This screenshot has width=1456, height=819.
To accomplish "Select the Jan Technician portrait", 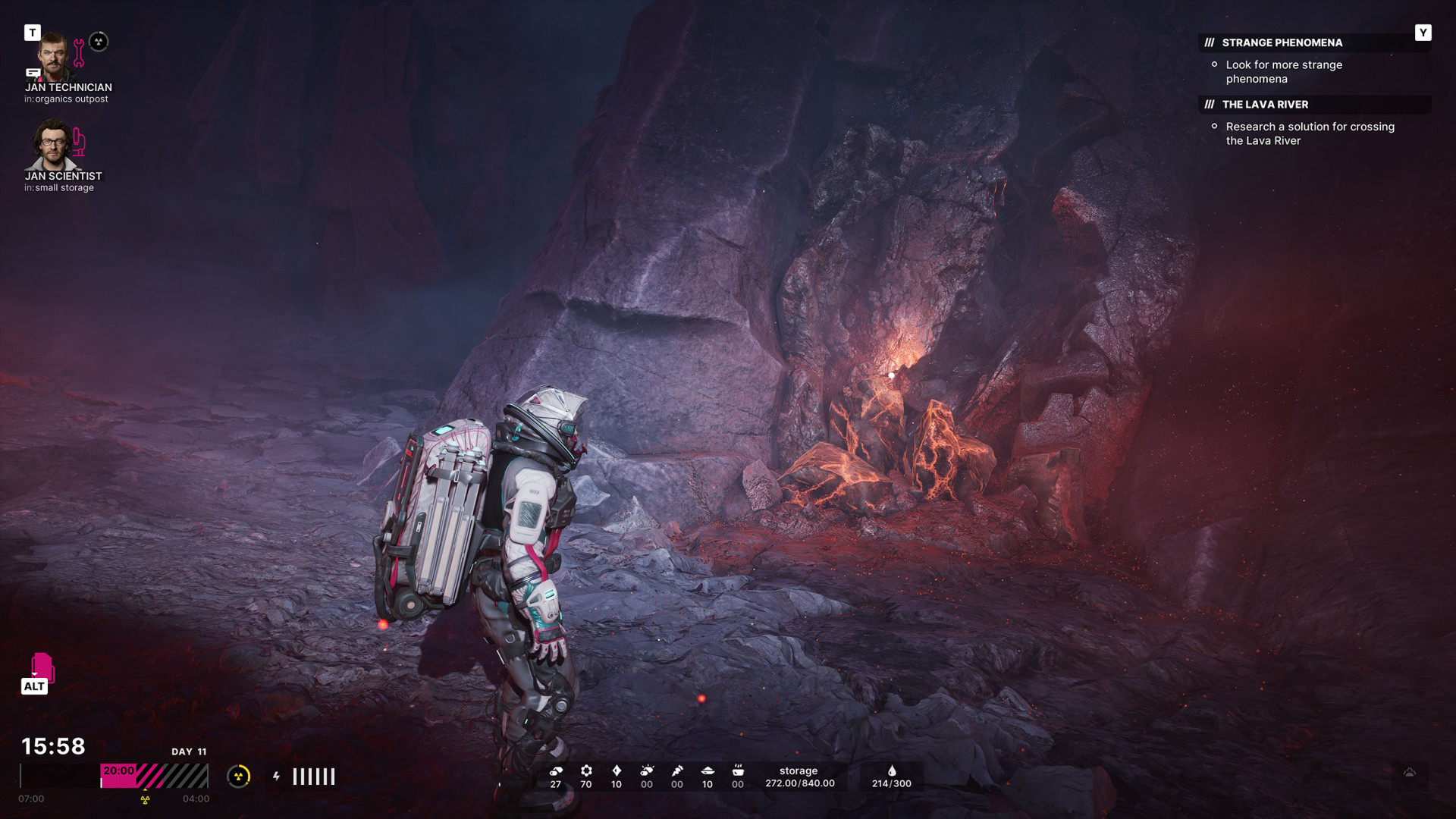I will [52, 58].
